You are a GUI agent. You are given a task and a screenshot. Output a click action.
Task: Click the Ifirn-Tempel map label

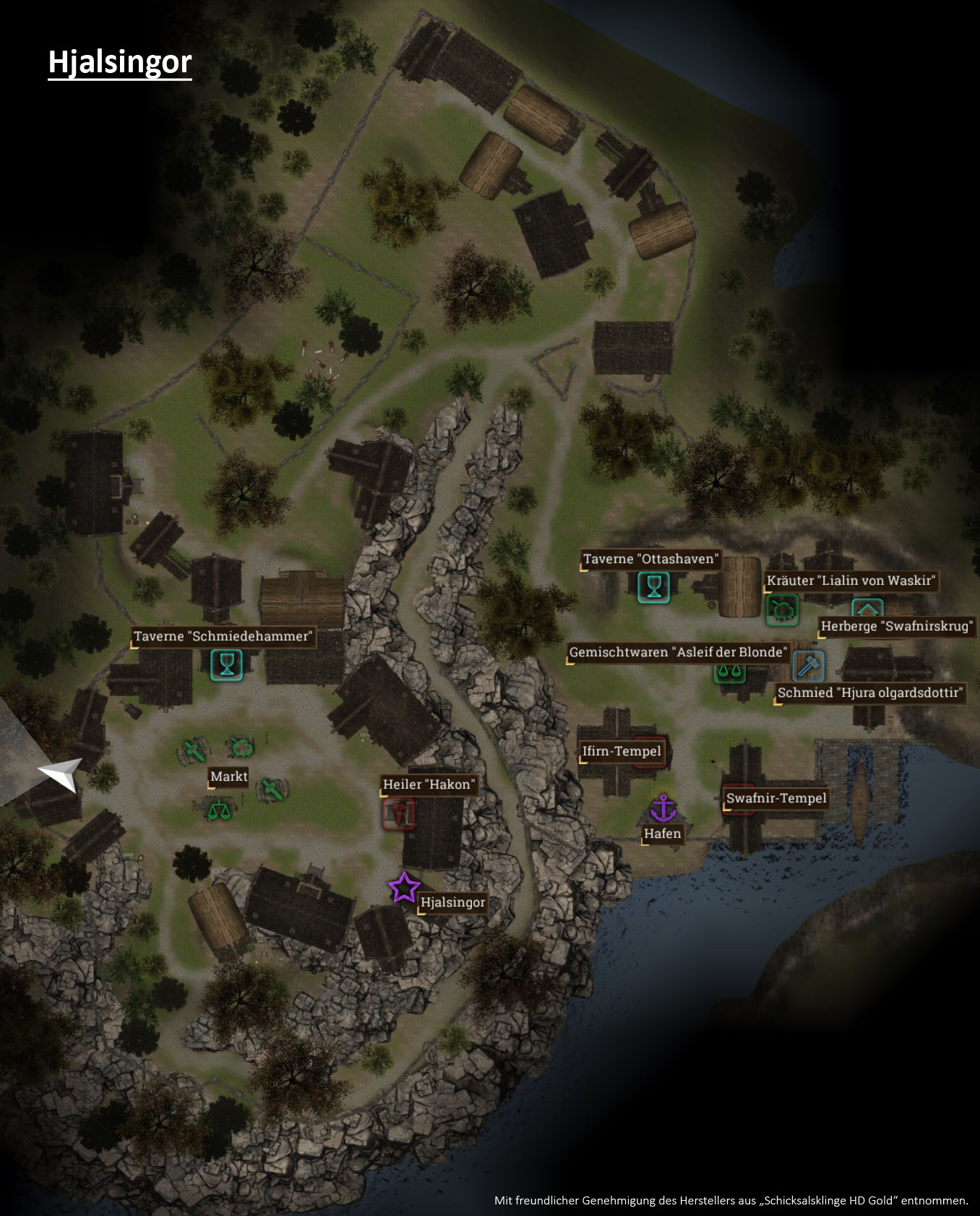tap(622, 751)
